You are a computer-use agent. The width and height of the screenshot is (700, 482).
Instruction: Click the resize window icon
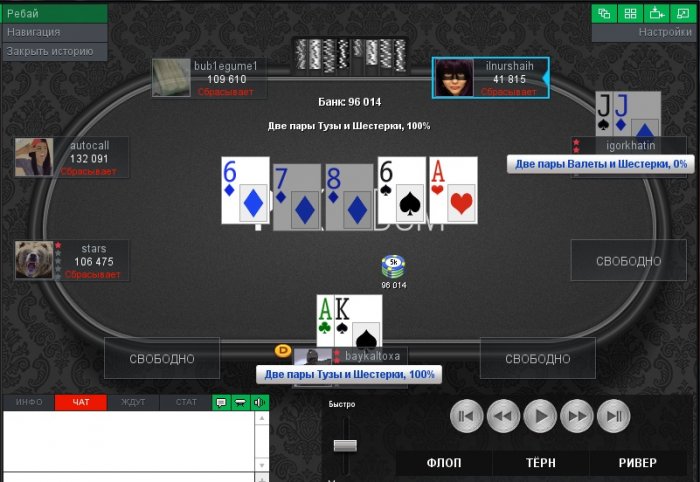pos(657,13)
